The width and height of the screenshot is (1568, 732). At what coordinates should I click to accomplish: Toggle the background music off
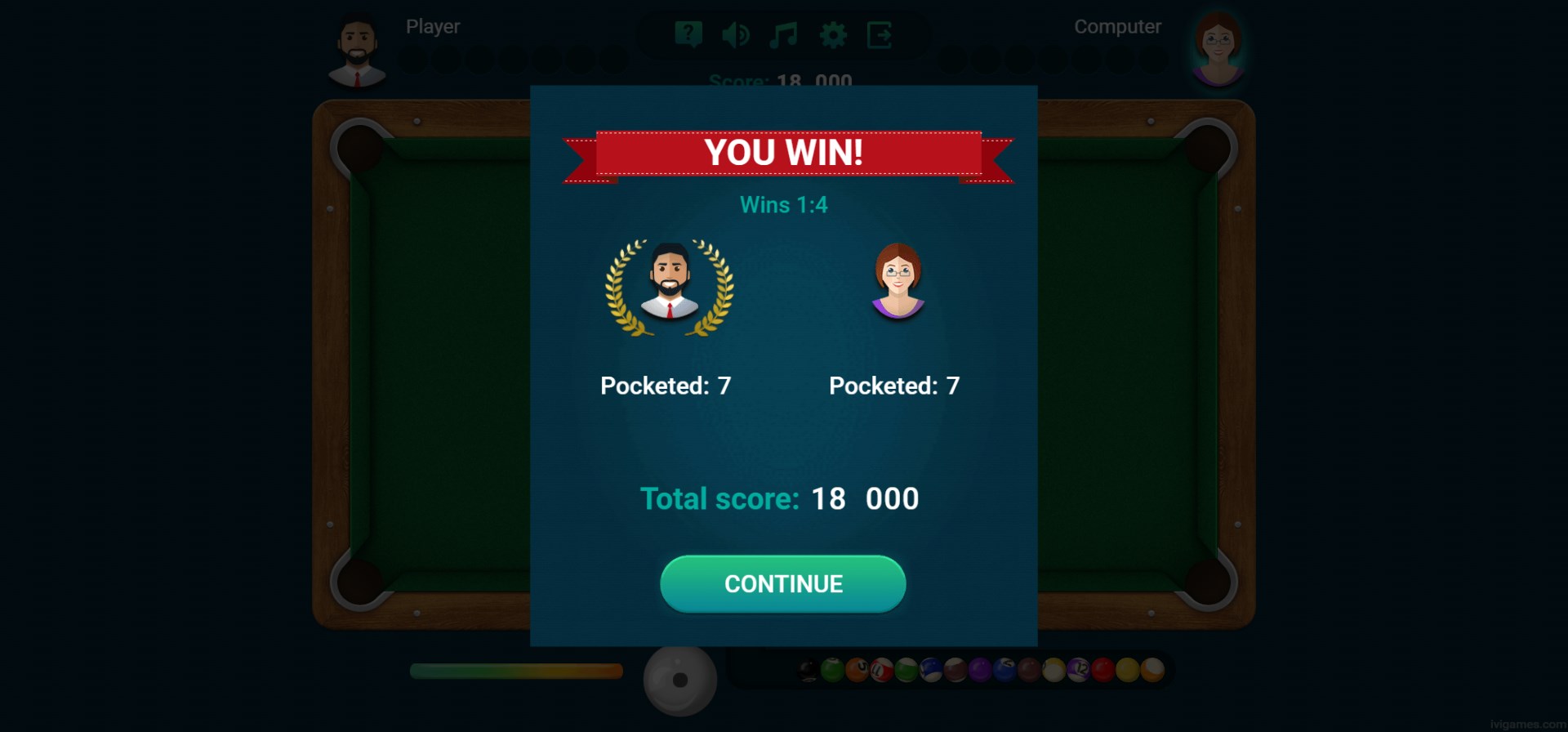click(782, 35)
